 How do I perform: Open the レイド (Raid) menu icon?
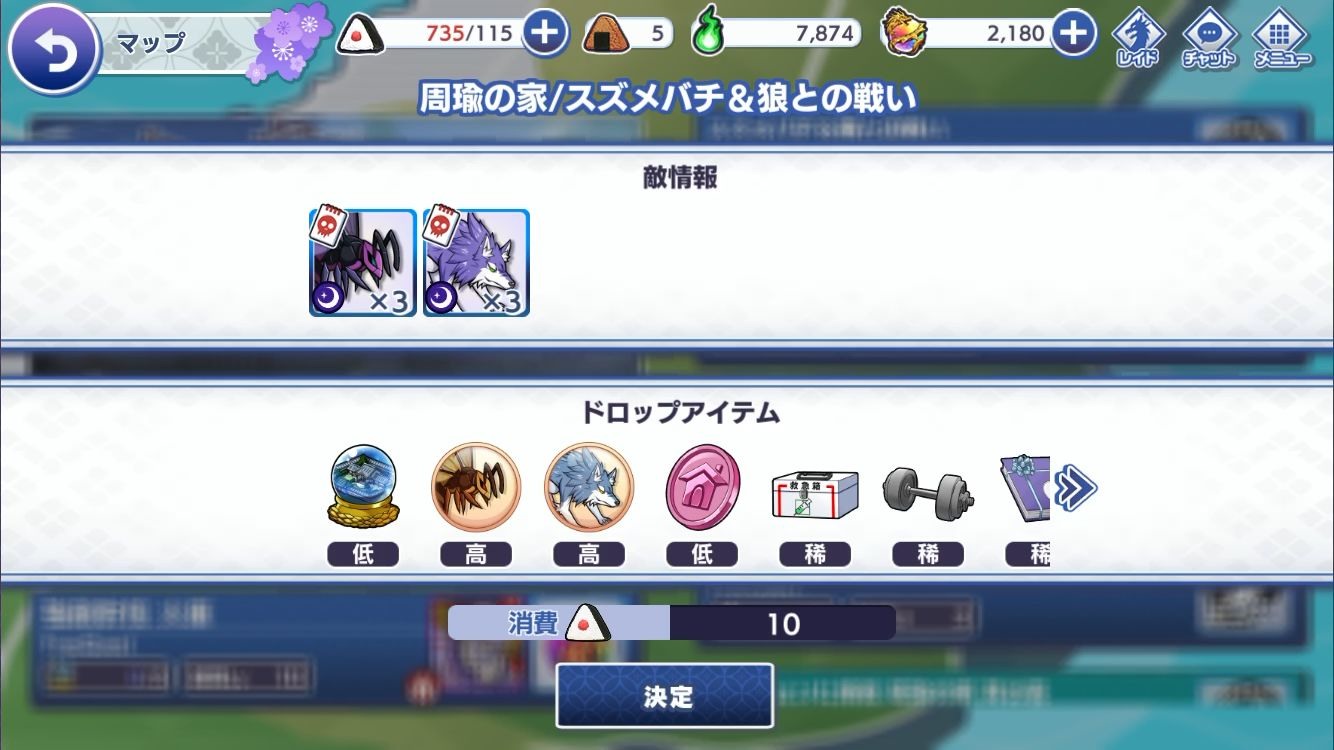coord(1138,33)
